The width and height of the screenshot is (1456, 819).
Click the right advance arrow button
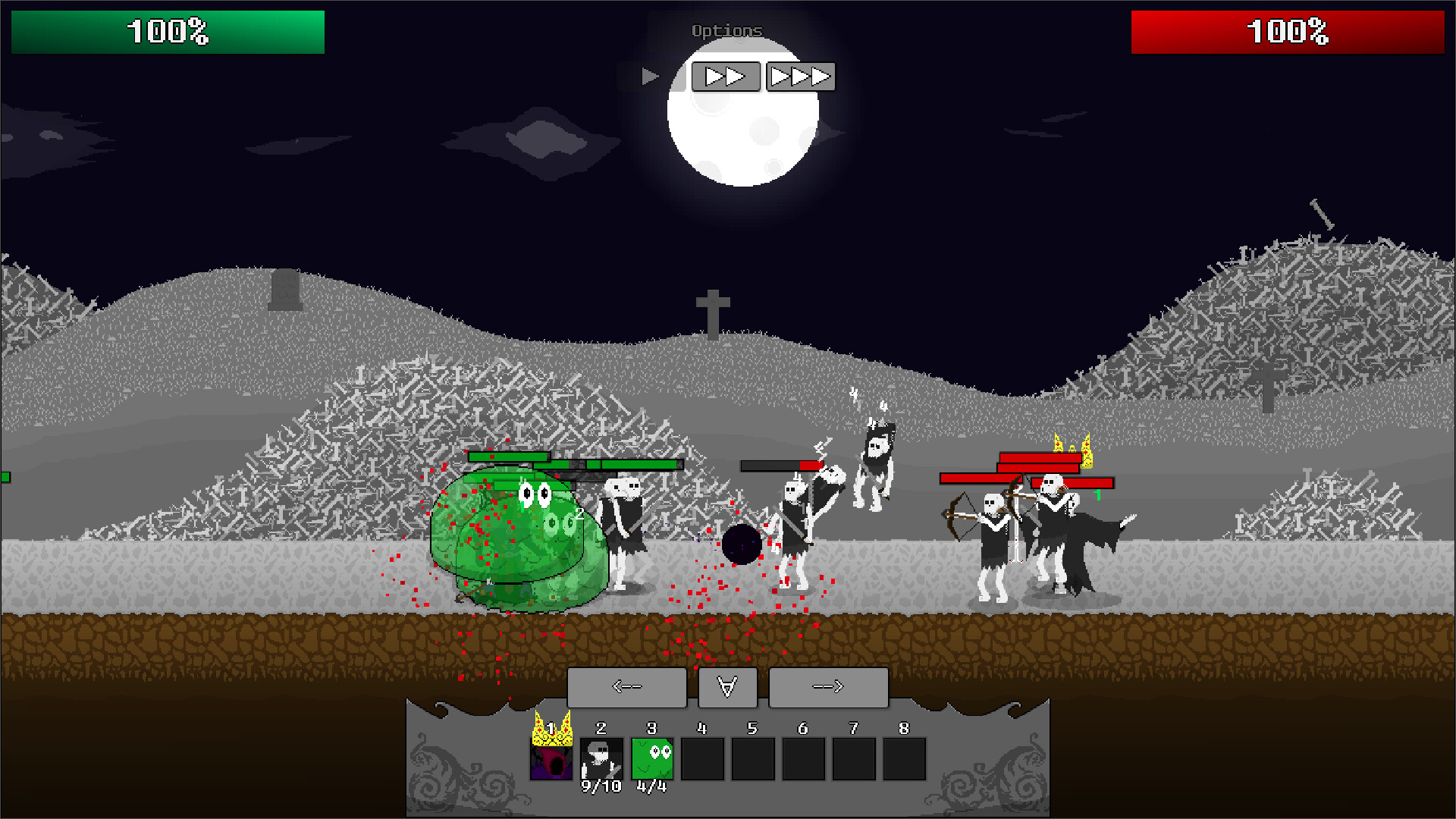pos(828,687)
